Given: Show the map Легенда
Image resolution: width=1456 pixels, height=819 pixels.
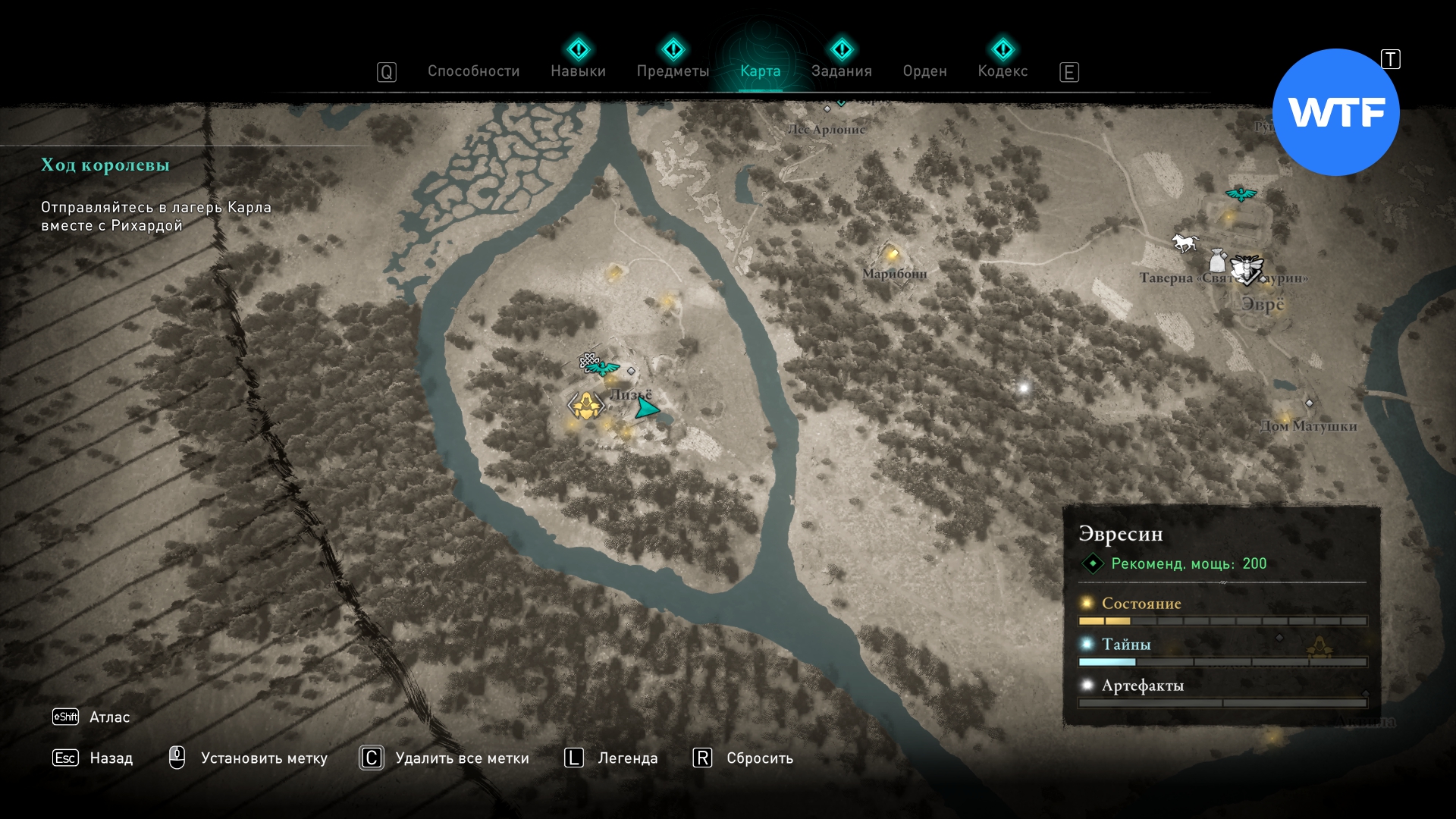Looking at the screenshot, I should [x=627, y=758].
